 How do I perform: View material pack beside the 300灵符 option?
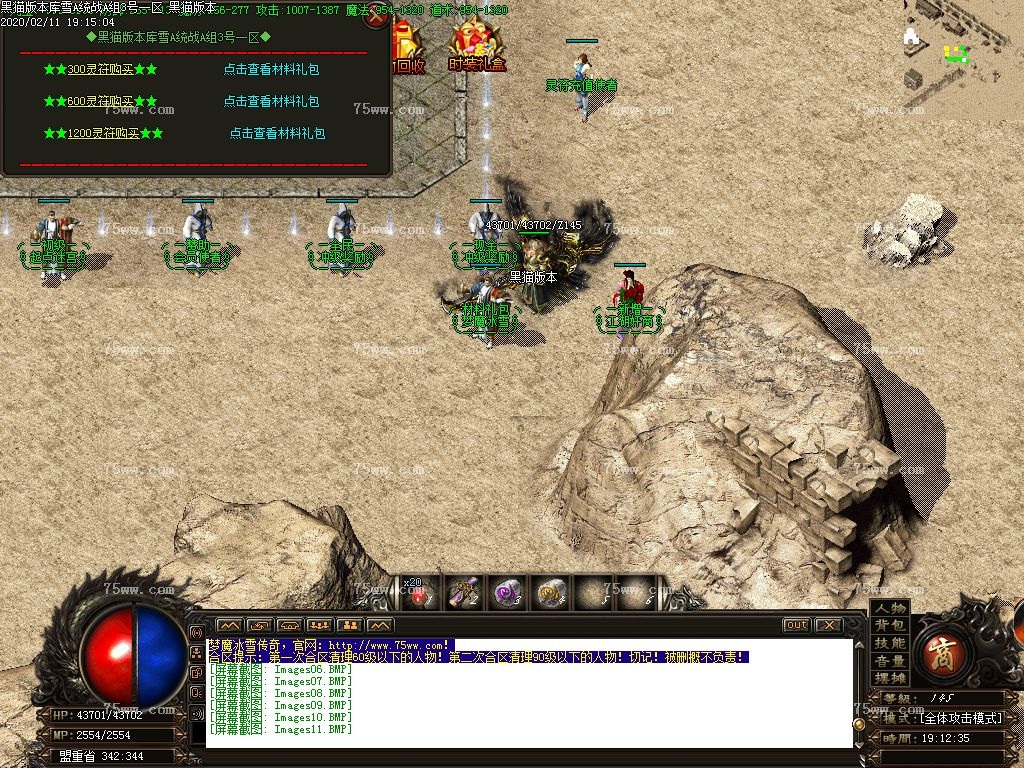pos(271,70)
